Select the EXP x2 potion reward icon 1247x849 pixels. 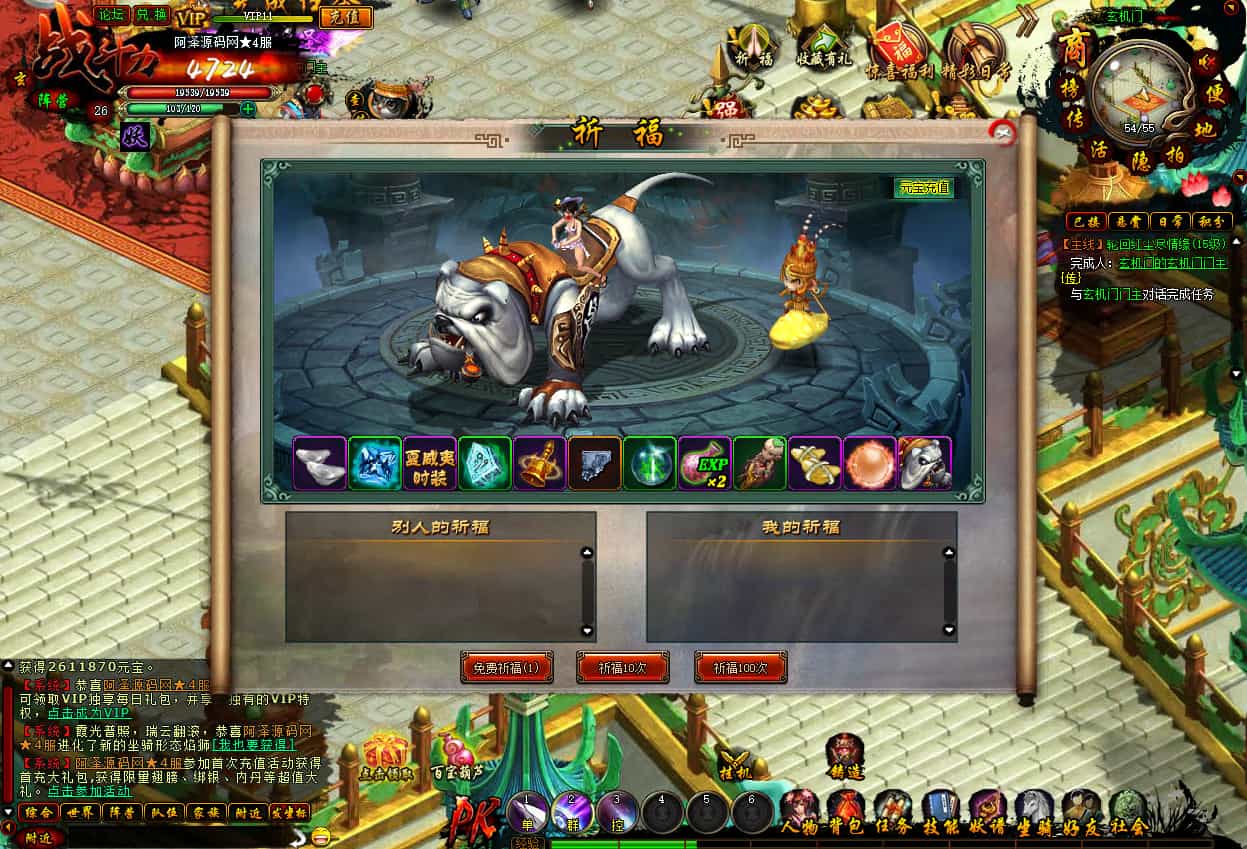tap(705, 463)
